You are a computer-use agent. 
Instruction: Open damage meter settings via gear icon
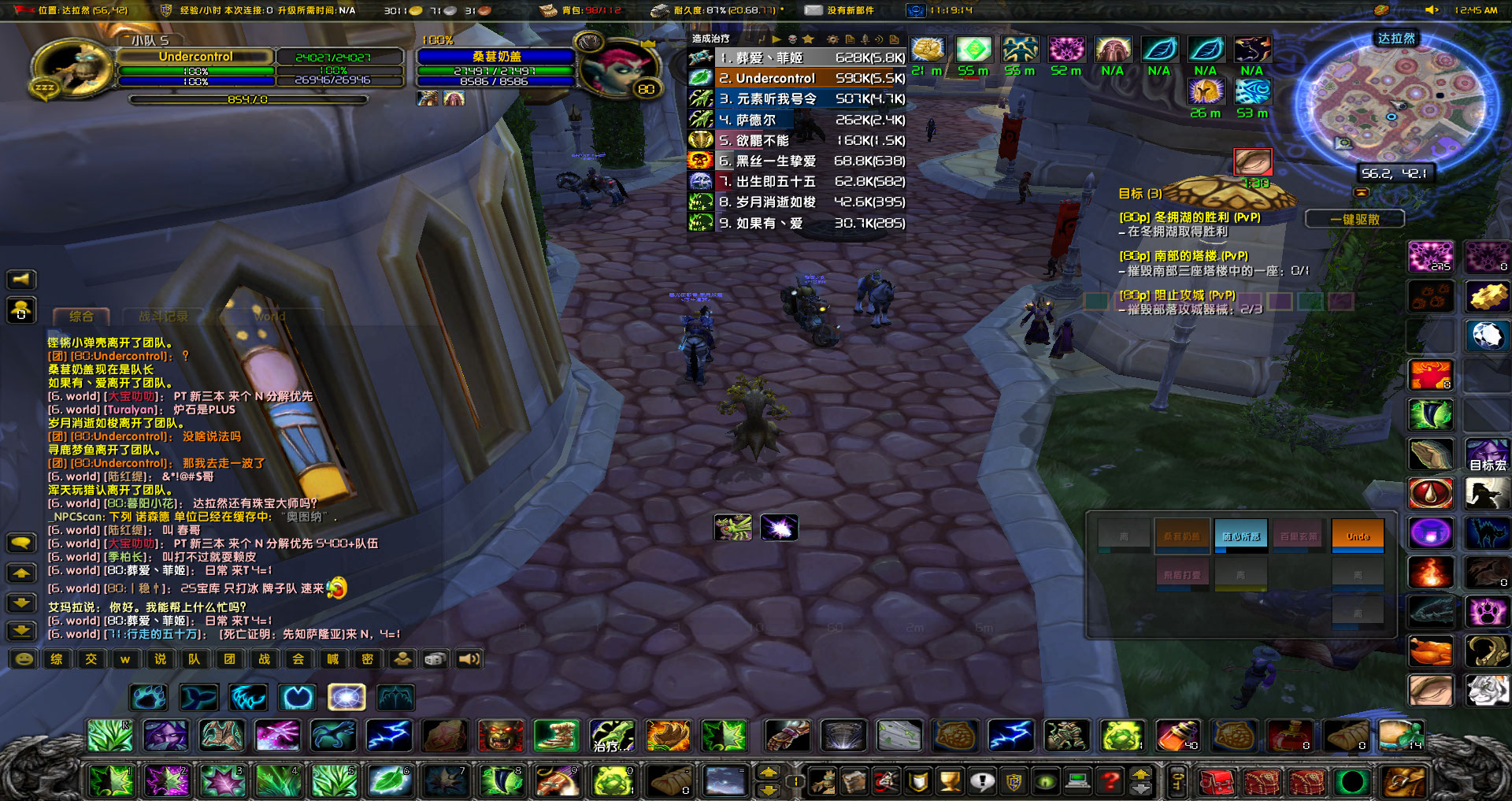click(832, 38)
